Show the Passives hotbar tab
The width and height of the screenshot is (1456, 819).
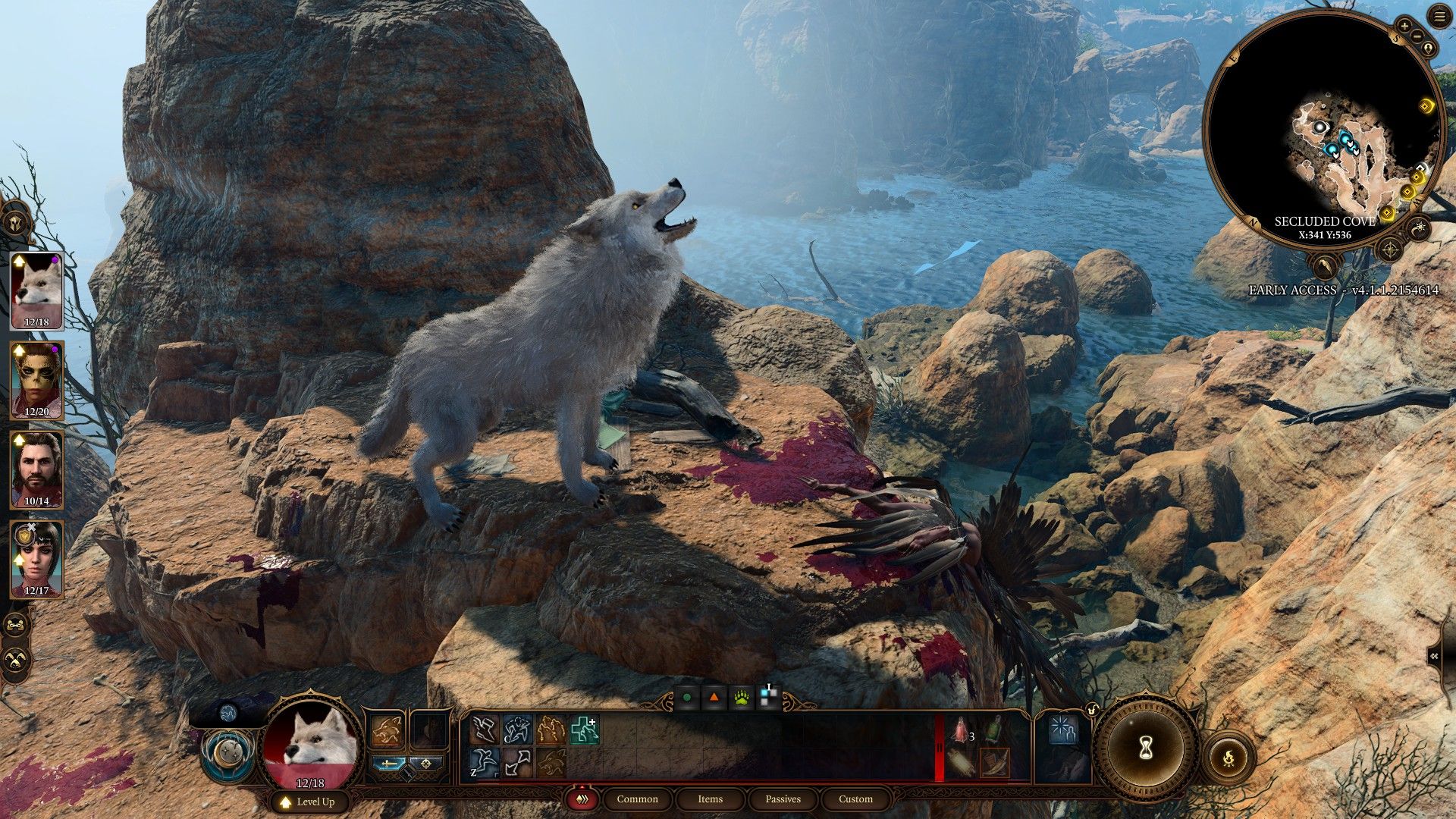783,799
